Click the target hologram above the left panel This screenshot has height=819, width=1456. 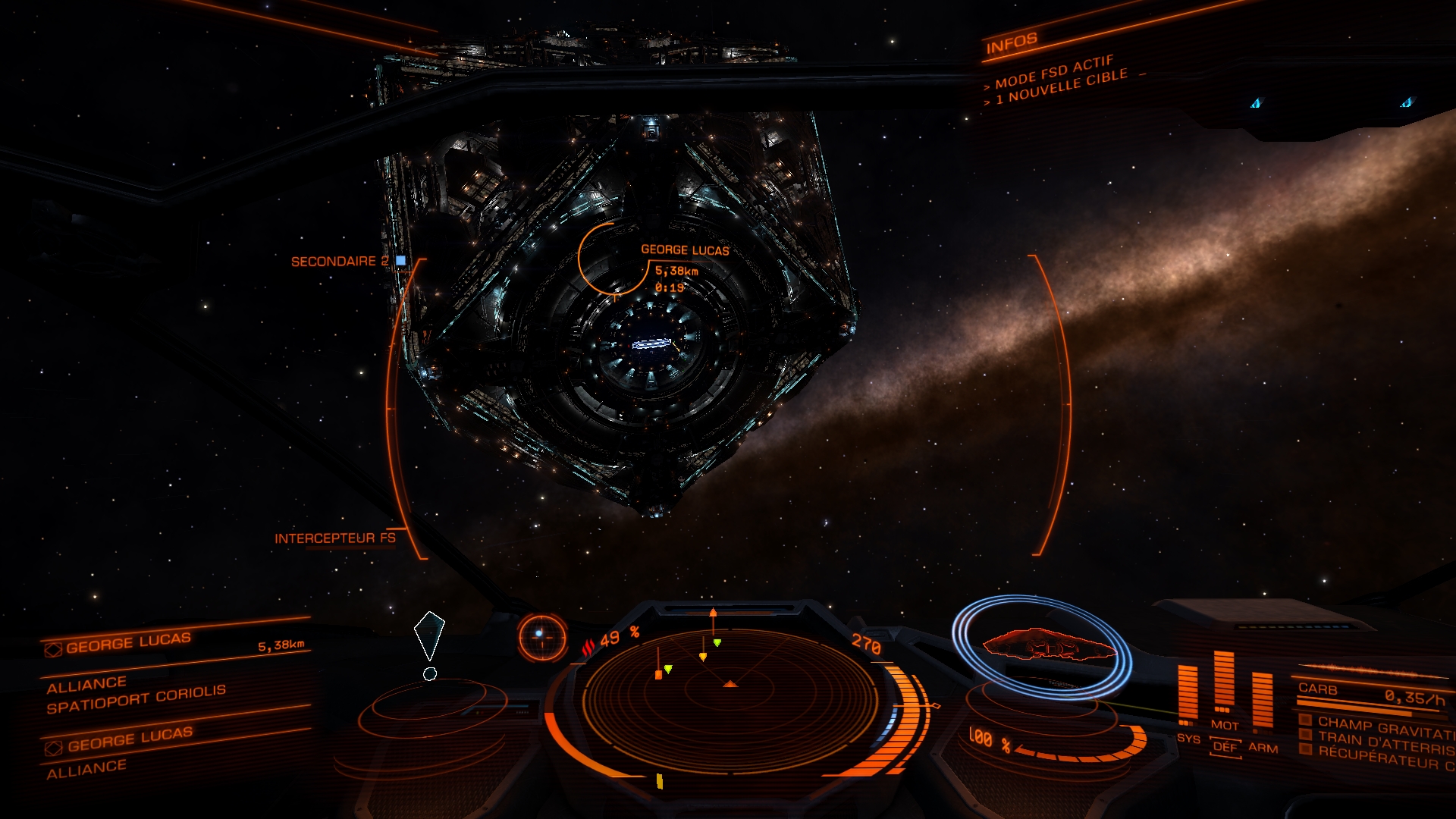coord(429,635)
